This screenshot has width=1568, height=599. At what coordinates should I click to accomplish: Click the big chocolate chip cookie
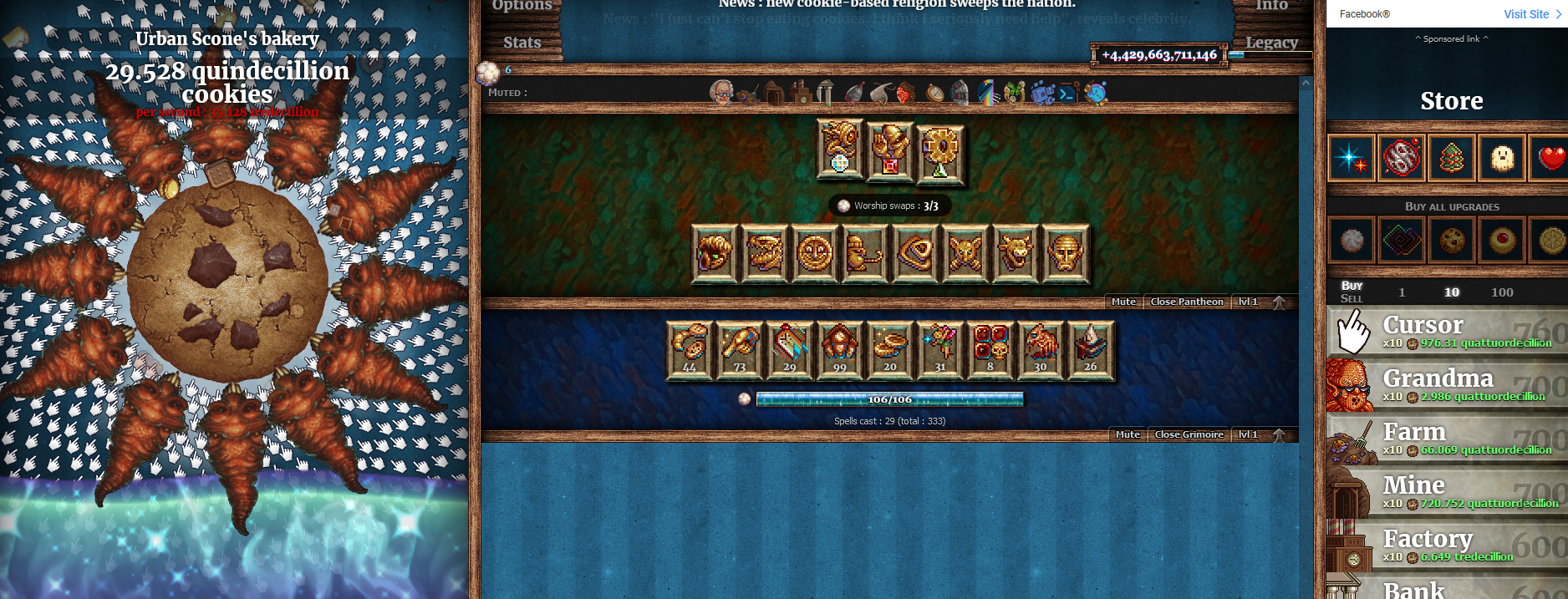[226, 280]
